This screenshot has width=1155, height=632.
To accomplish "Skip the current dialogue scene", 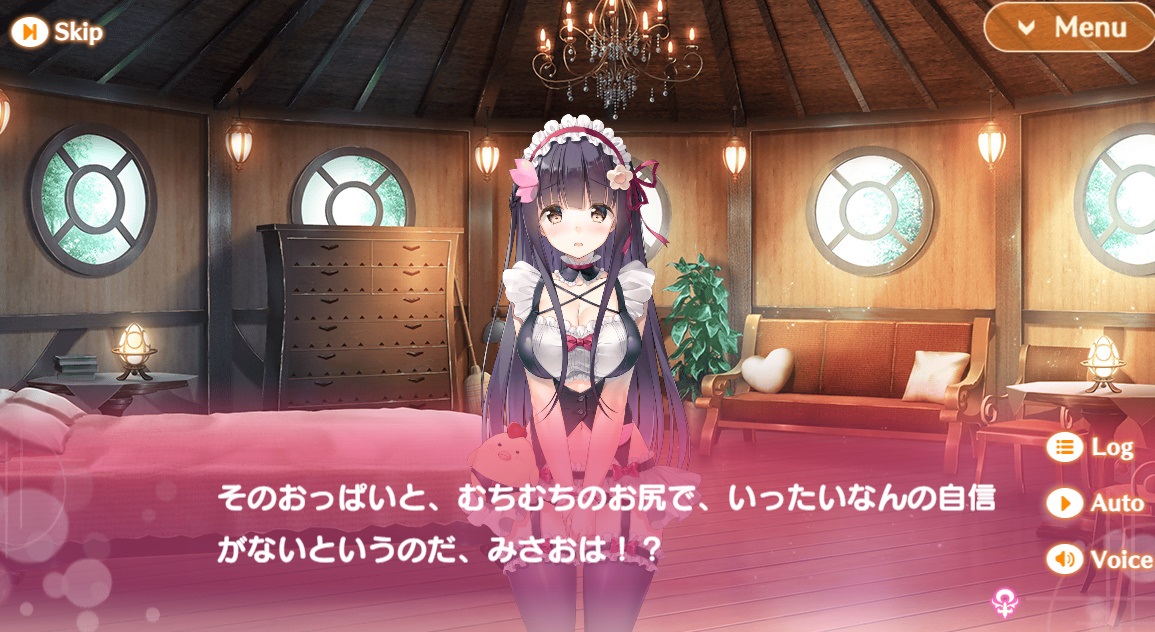I will (57, 32).
